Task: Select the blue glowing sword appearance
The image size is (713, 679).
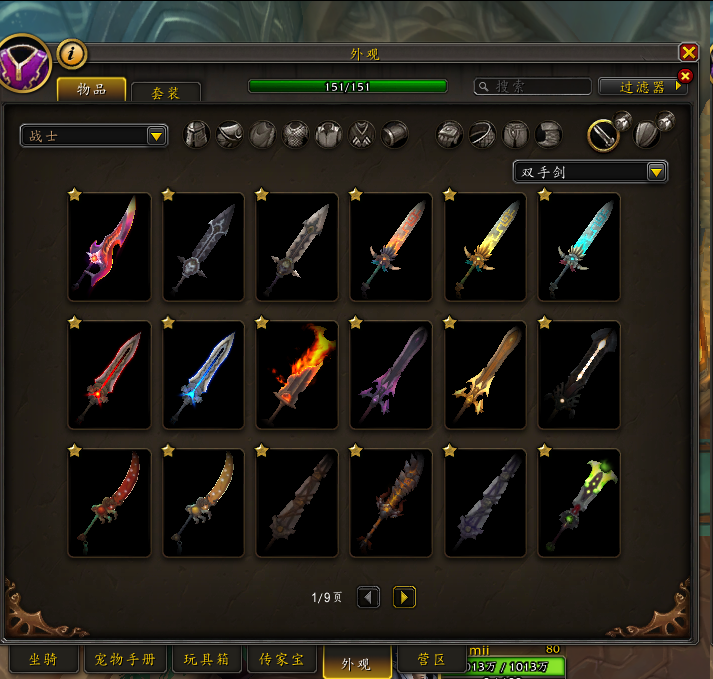Action: point(203,374)
